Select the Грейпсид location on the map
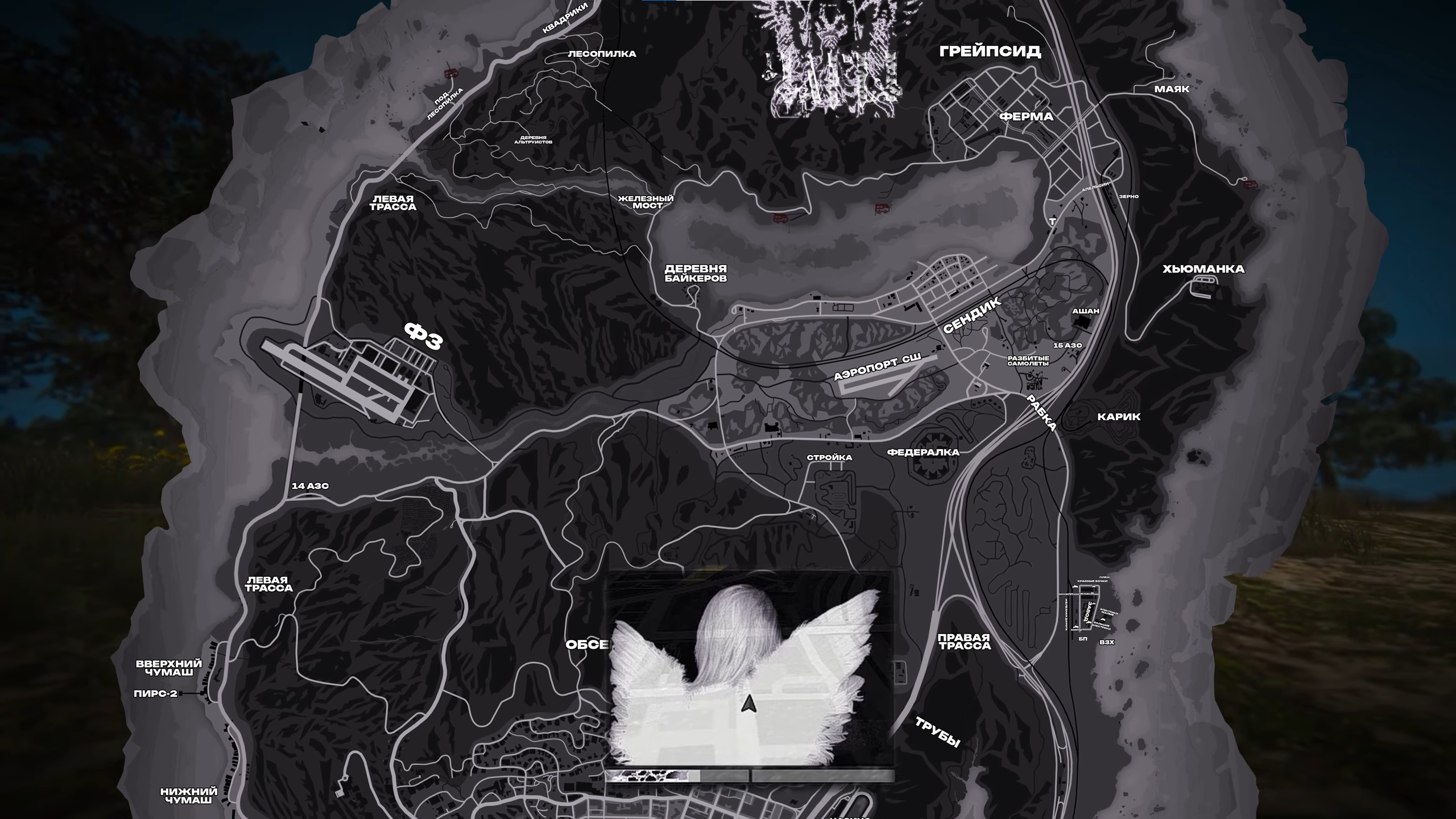This screenshot has width=1456, height=819. coord(990,51)
